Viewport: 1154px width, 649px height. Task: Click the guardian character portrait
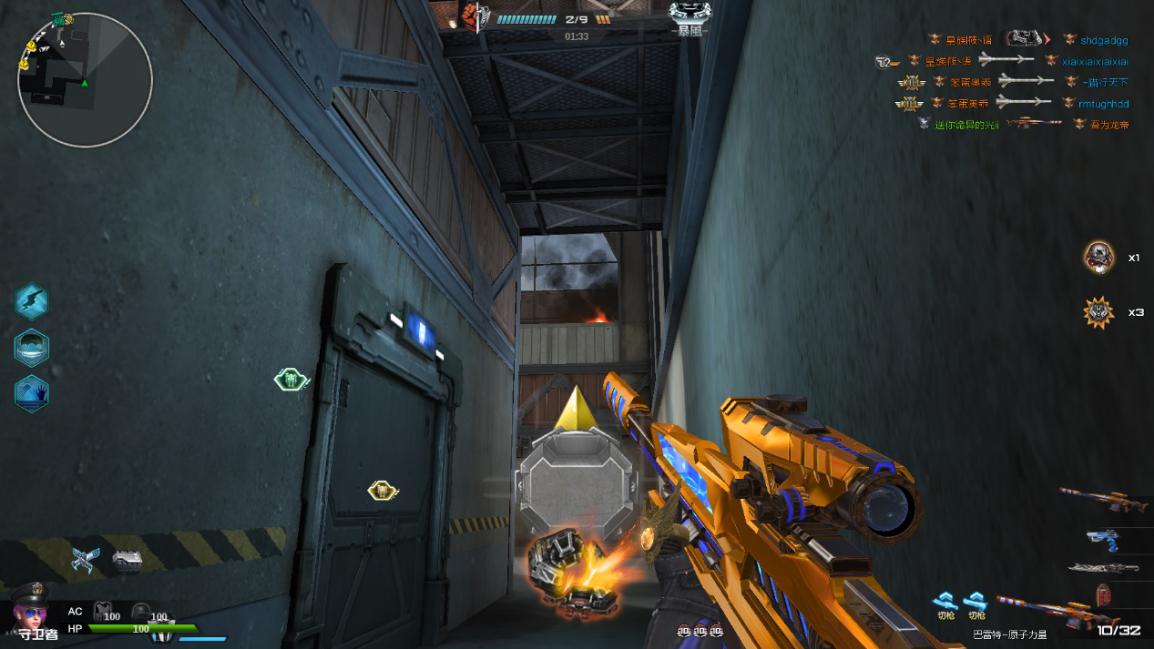coord(30,607)
